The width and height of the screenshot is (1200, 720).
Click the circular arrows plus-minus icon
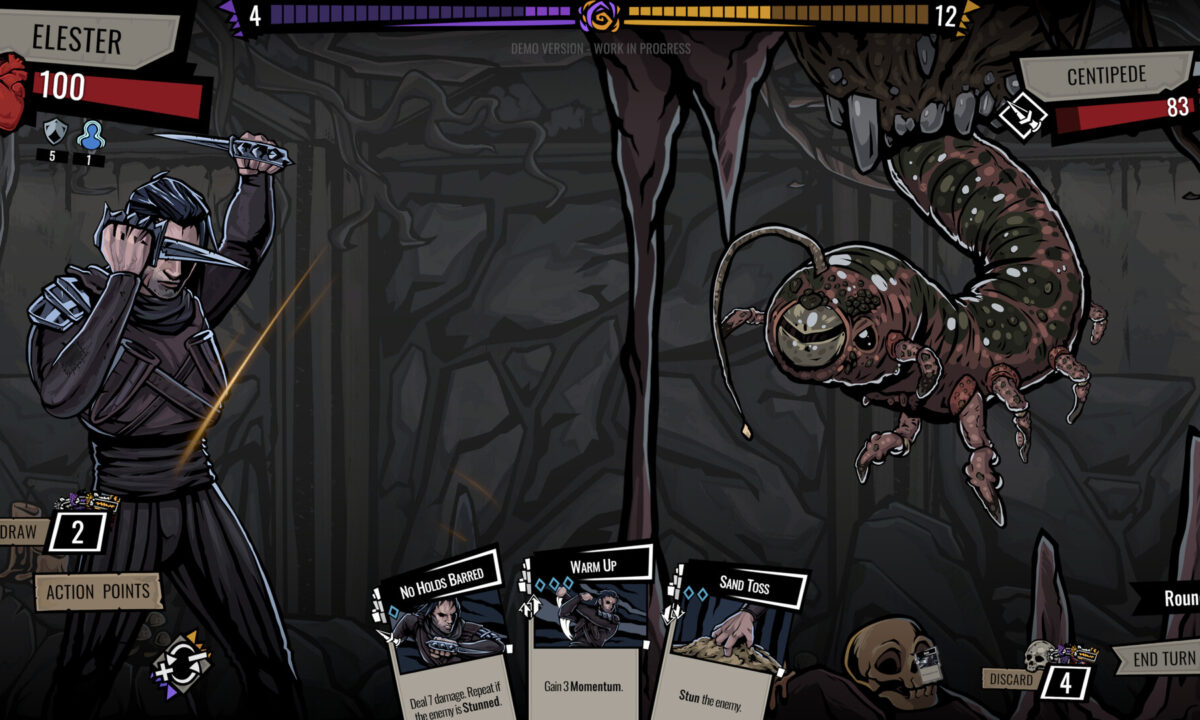click(x=181, y=660)
